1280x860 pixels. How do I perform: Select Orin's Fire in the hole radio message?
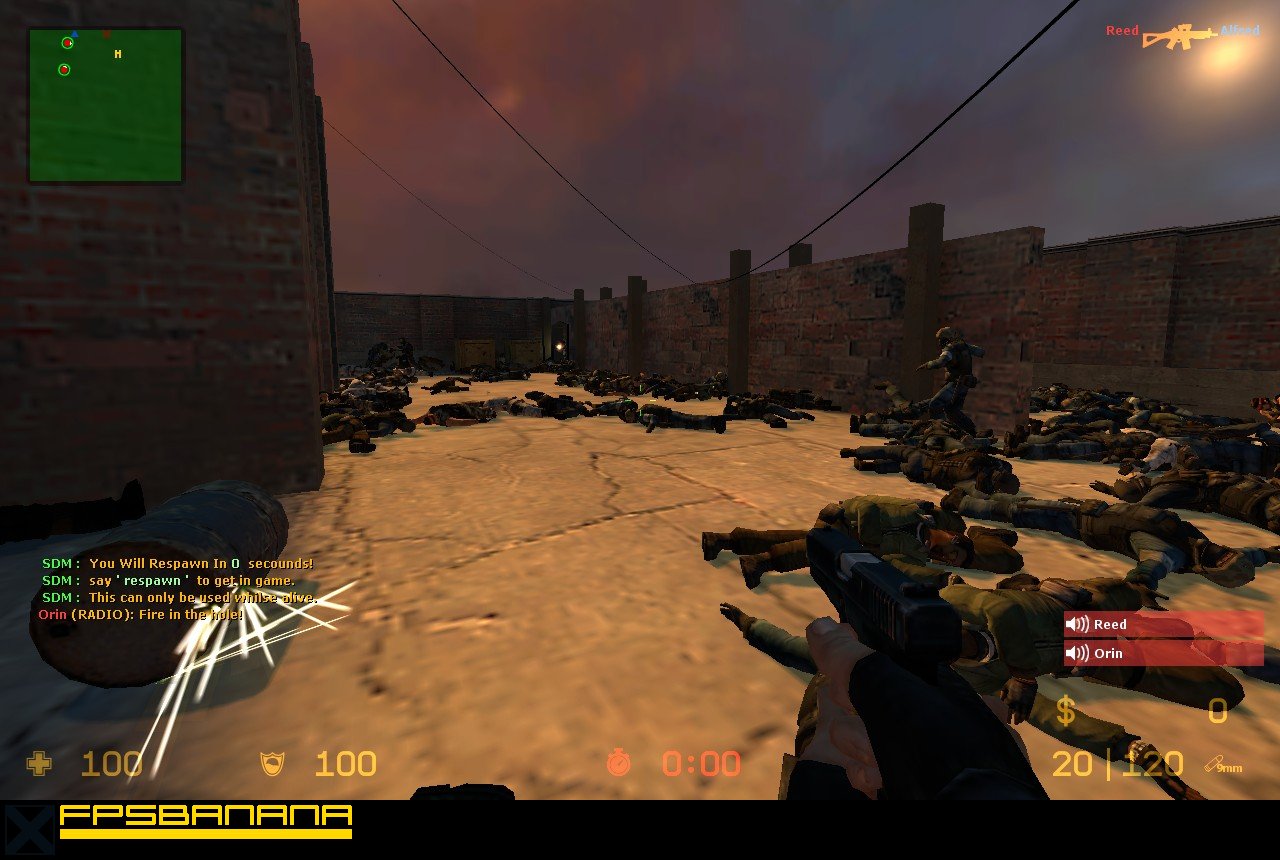coord(142,614)
